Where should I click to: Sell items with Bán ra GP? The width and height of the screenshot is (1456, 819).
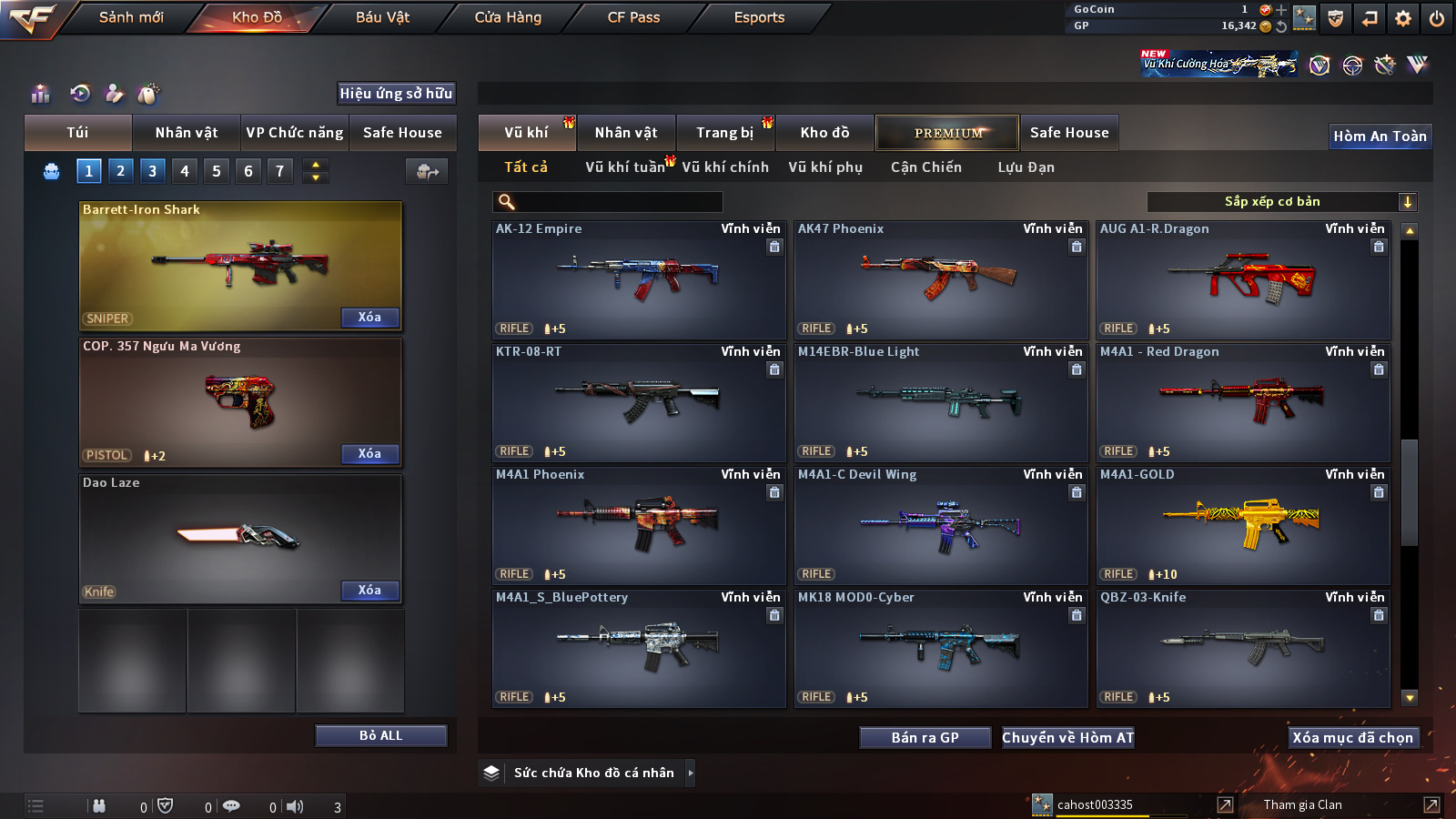(925, 738)
